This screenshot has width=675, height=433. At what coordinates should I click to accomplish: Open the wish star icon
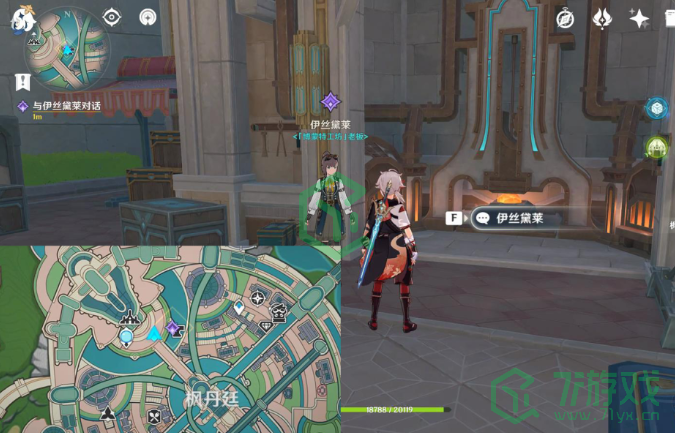click(639, 18)
